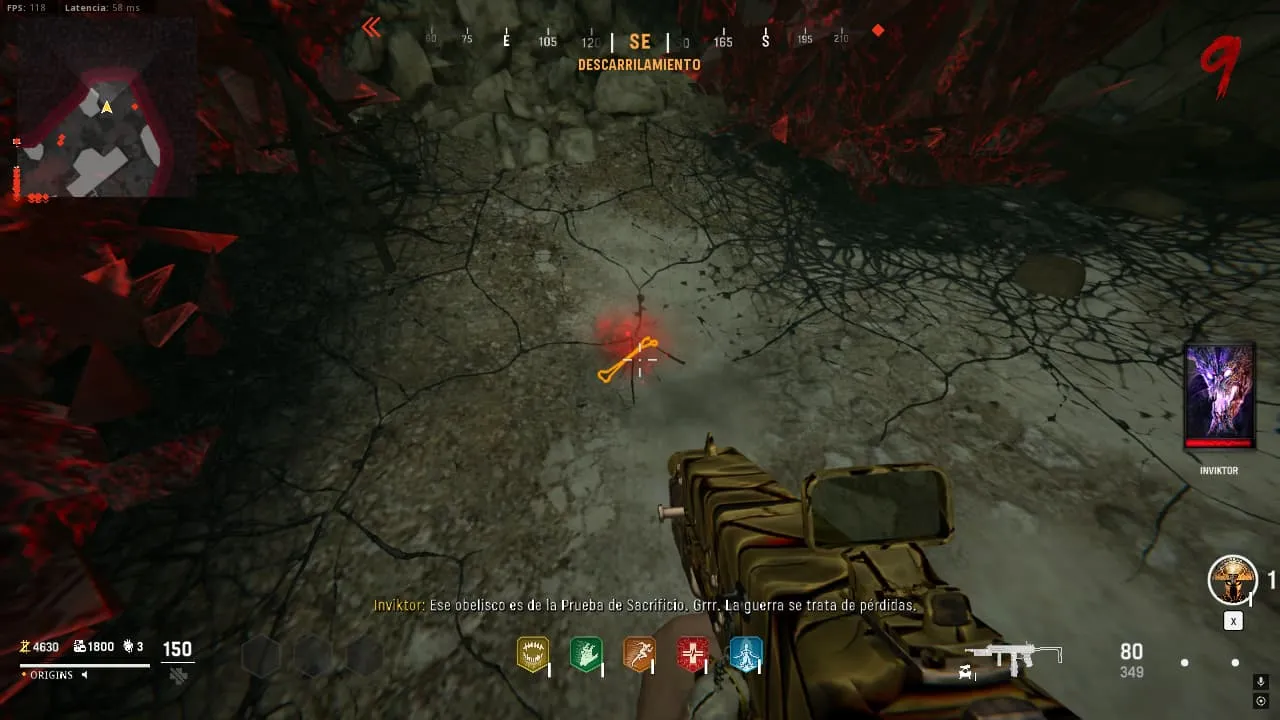Select the red diamond compass marker
The height and width of the screenshot is (720, 1280).
point(878,31)
